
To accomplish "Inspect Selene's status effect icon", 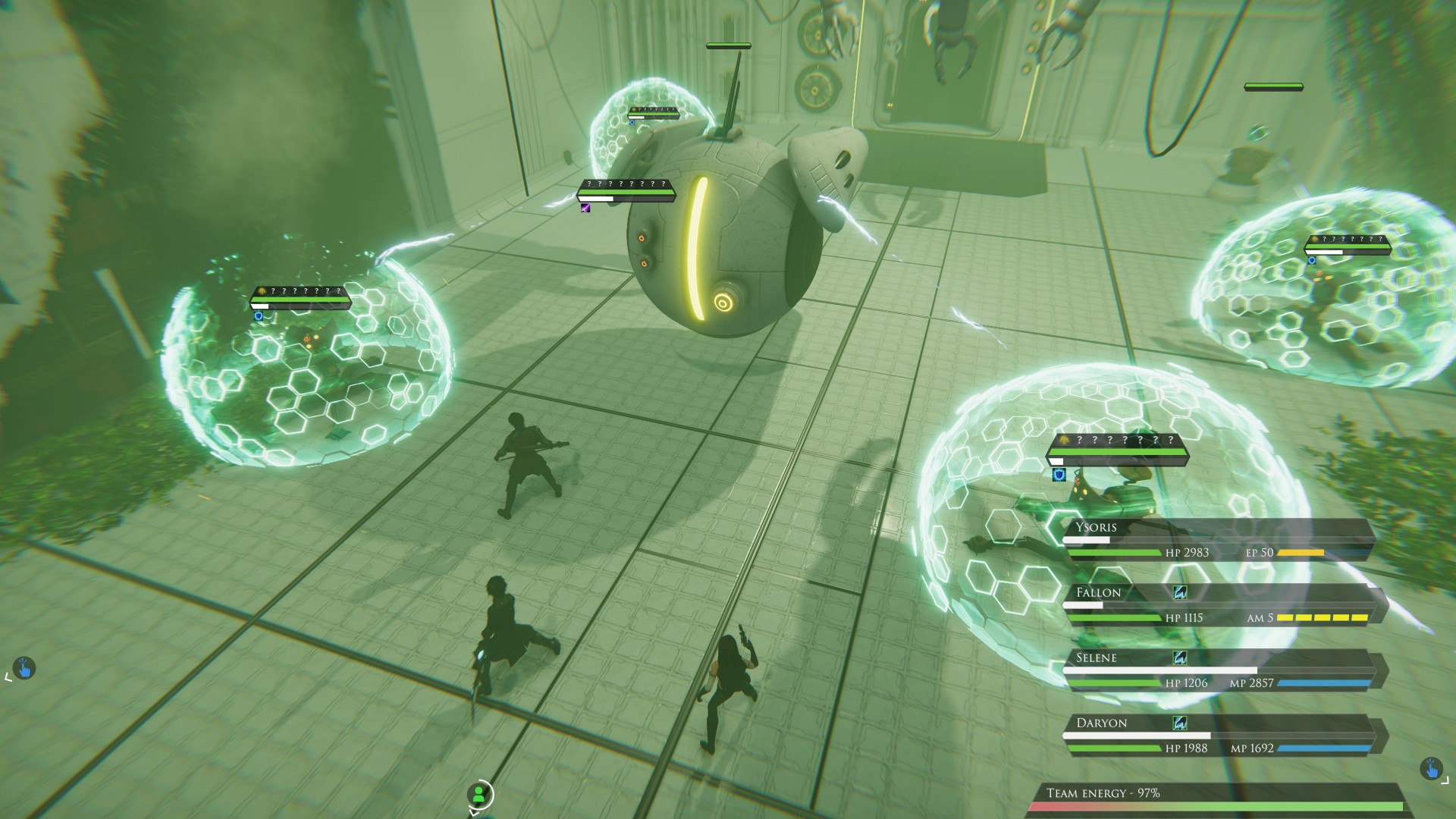I will coord(1179,657).
